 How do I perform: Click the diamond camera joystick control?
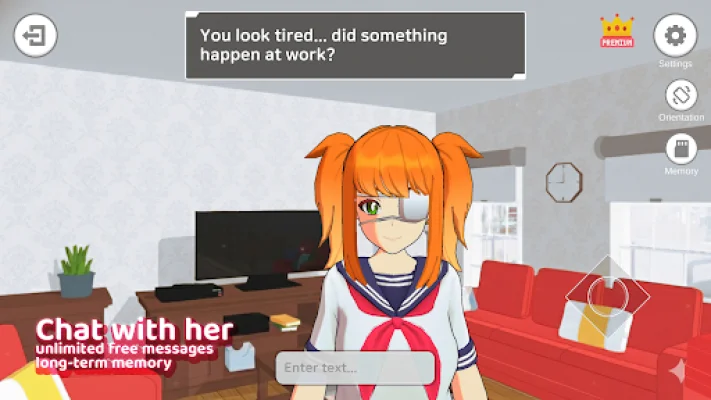607,294
